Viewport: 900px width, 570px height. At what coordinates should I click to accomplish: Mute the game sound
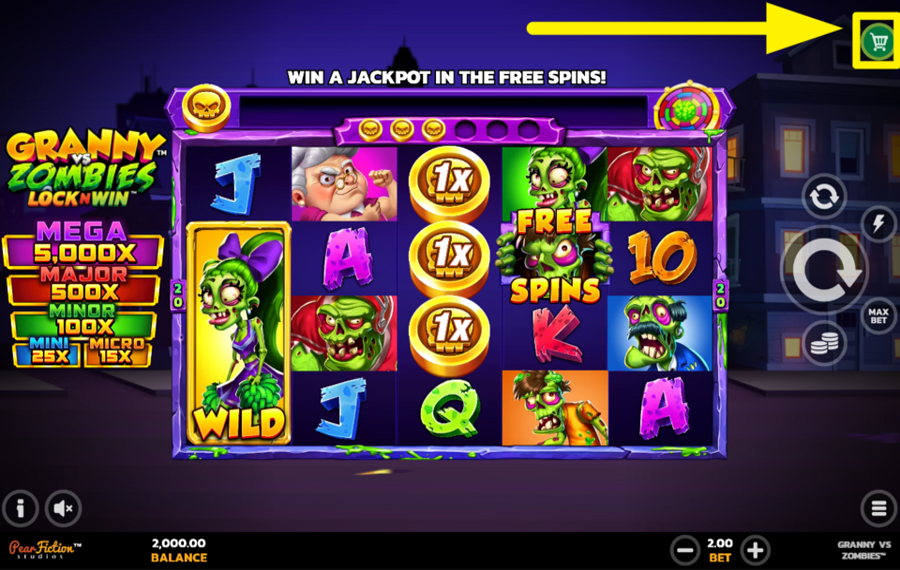pyautogui.click(x=63, y=508)
